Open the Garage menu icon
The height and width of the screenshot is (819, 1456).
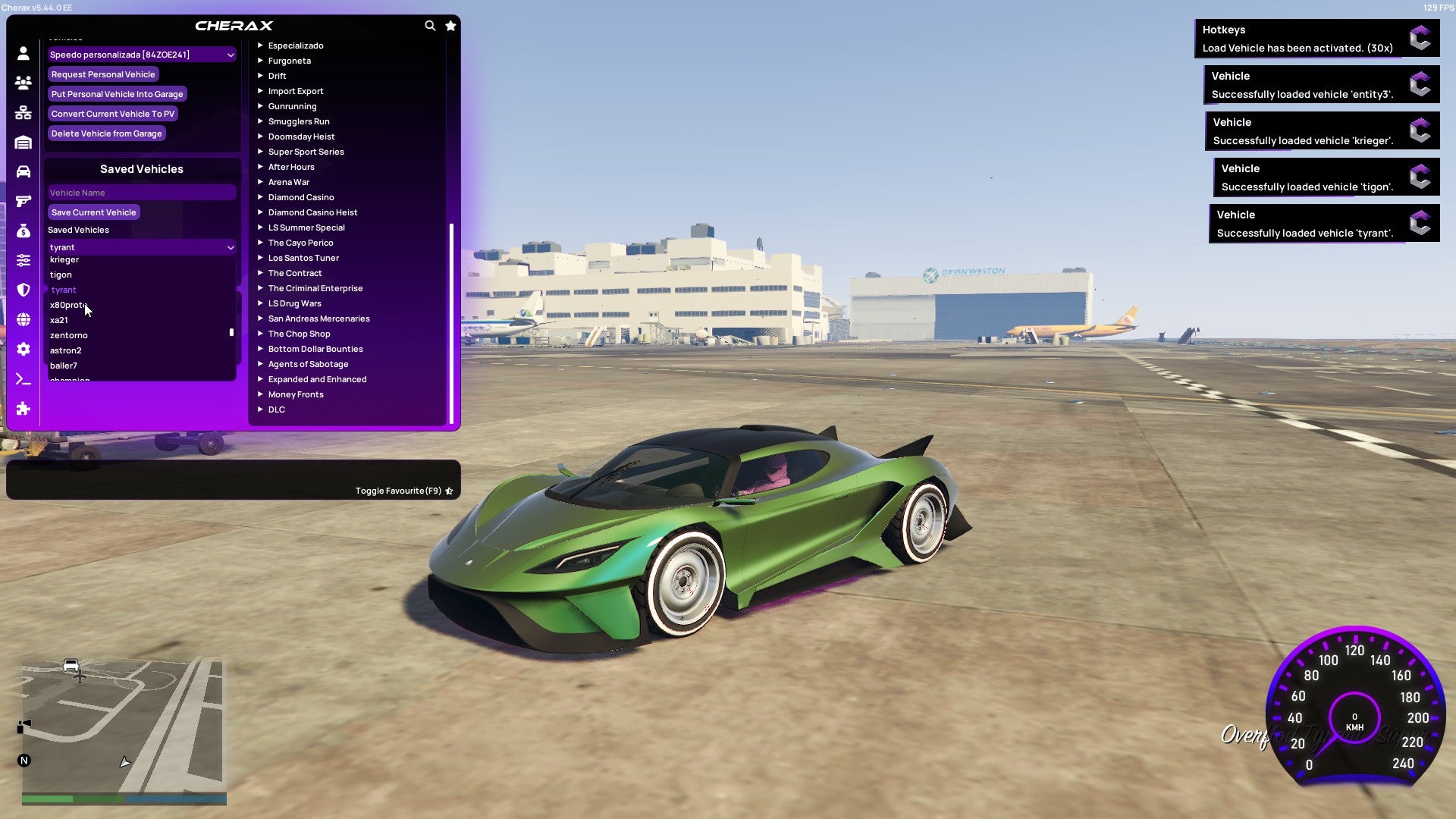tap(23, 142)
